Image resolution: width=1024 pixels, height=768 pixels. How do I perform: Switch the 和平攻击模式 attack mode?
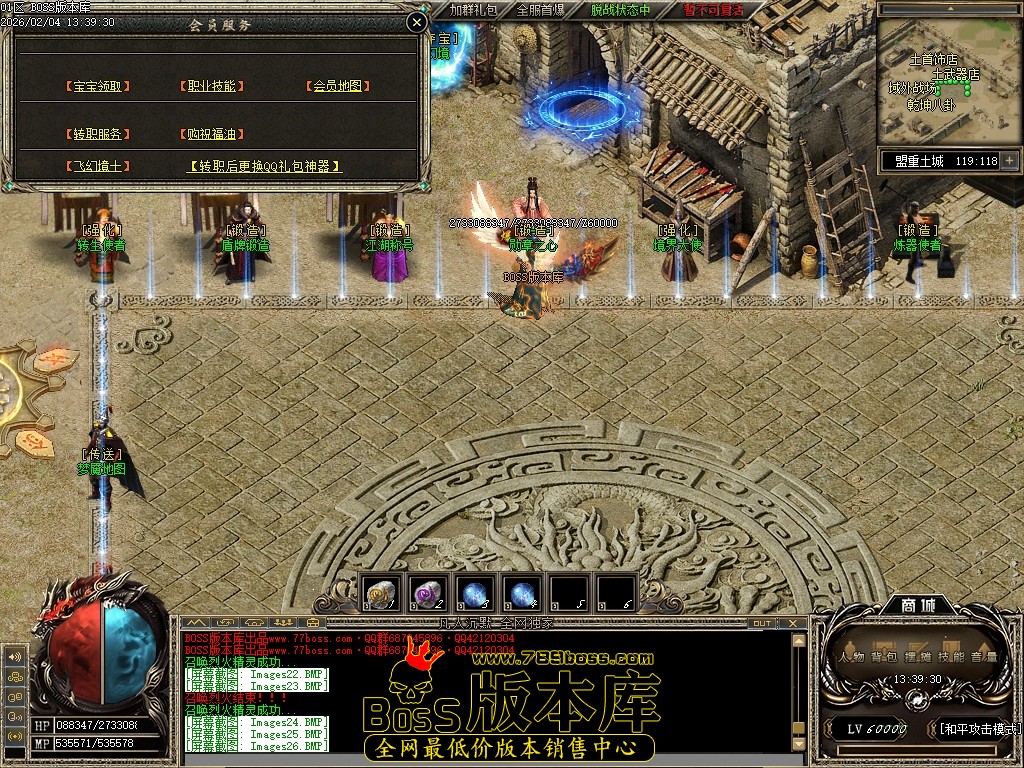(x=980, y=729)
